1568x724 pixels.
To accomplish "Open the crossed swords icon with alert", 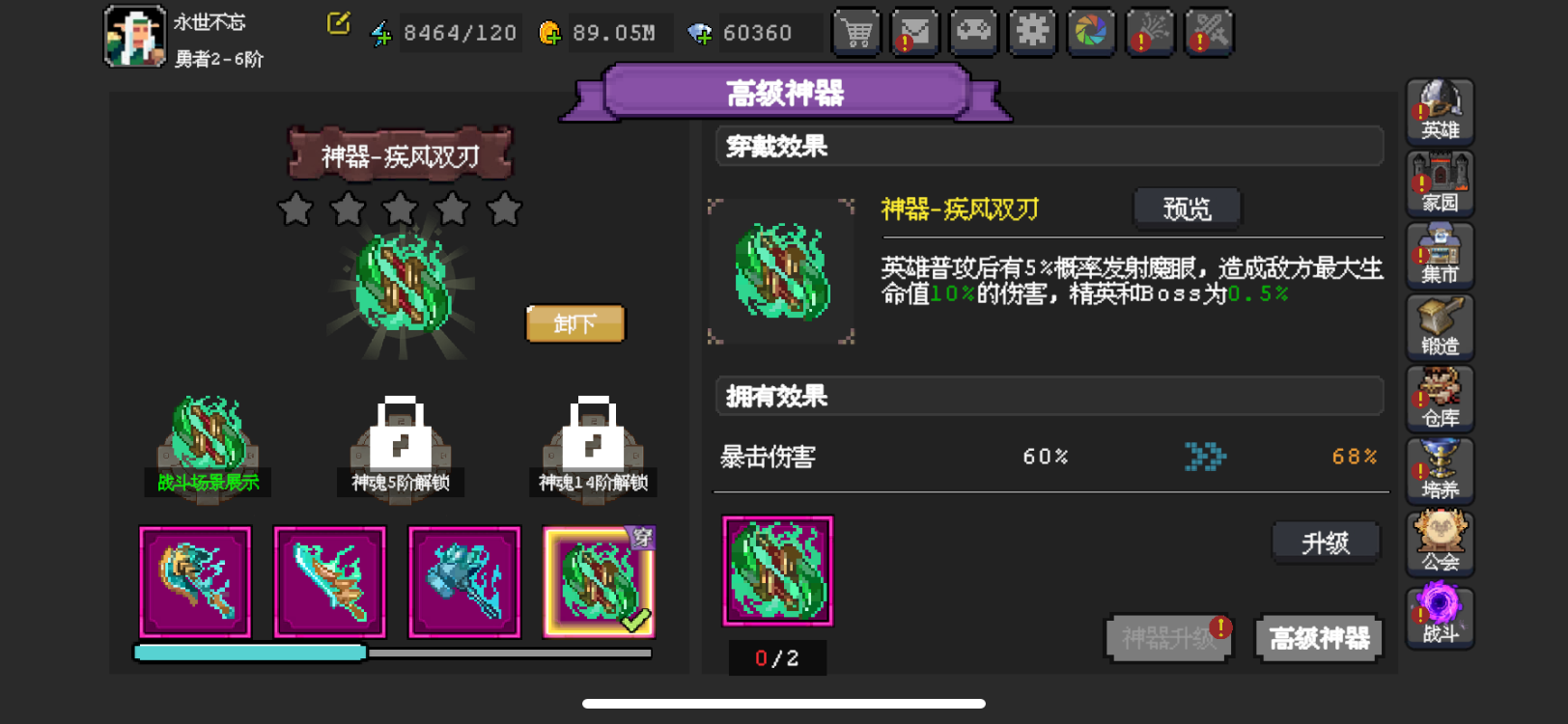I will pos(1209,32).
